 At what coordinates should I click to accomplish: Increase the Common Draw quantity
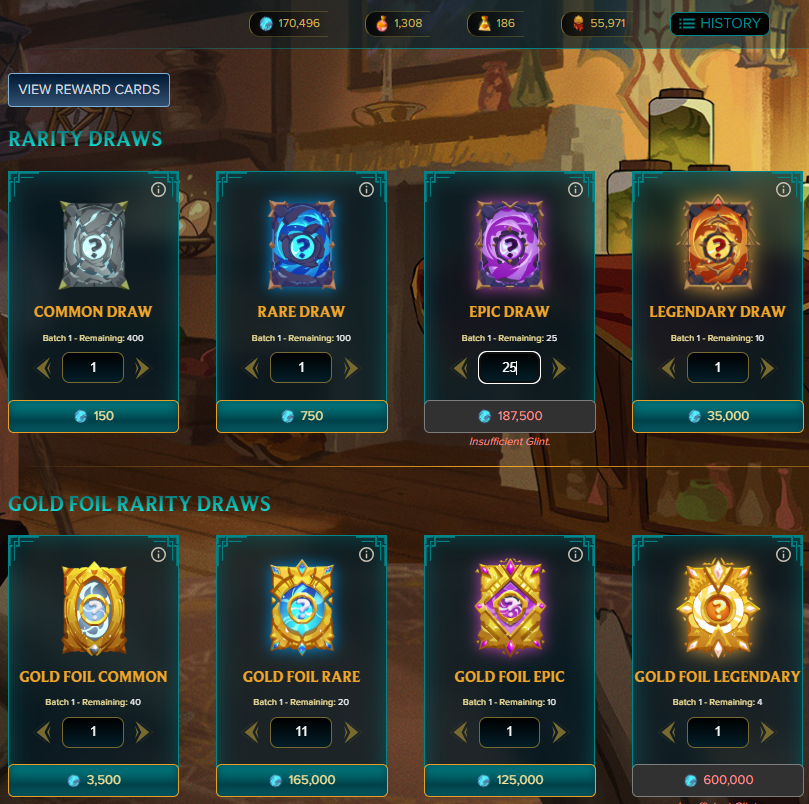tap(142, 368)
